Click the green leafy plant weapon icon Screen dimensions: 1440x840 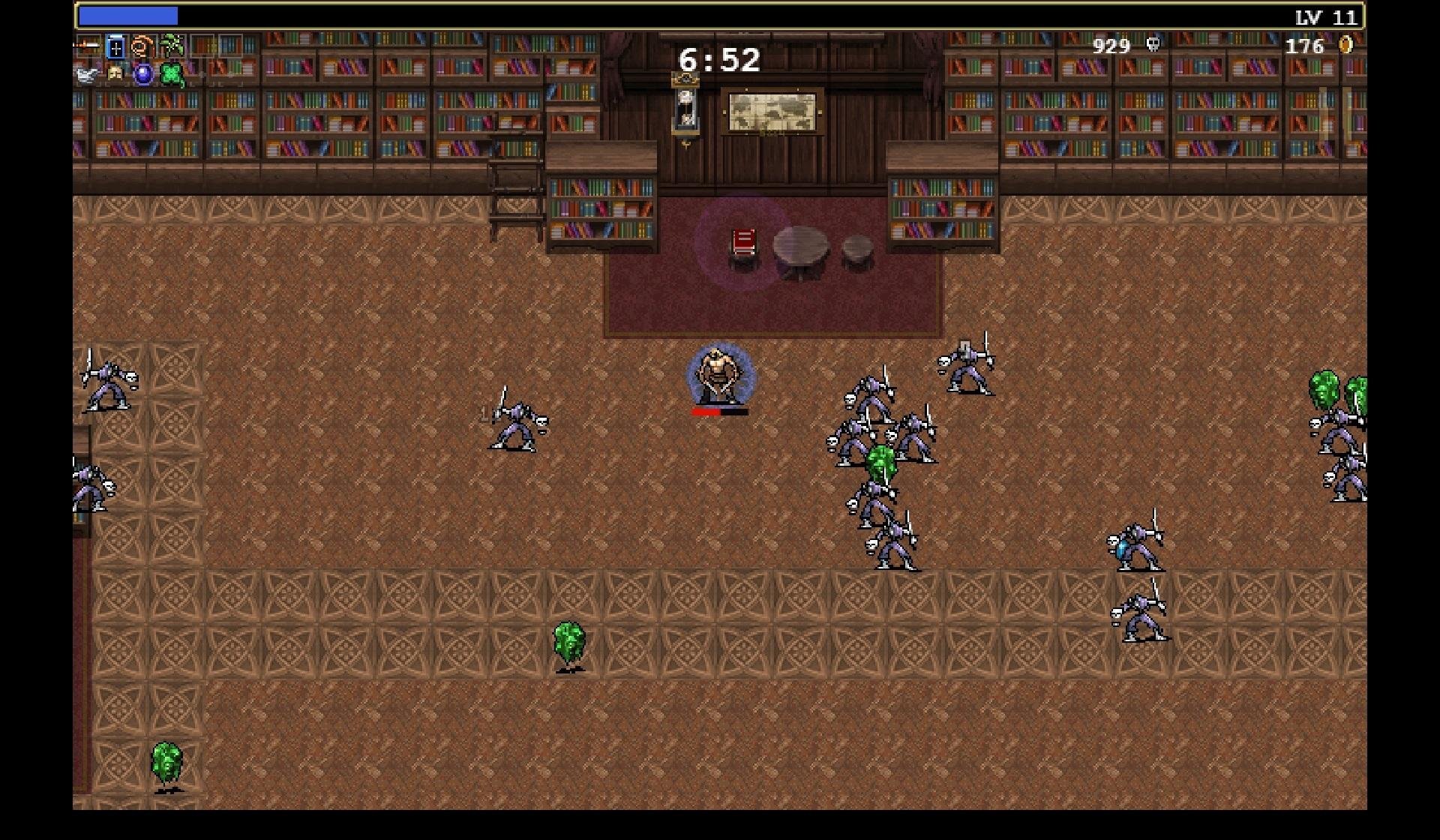(172, 46)
